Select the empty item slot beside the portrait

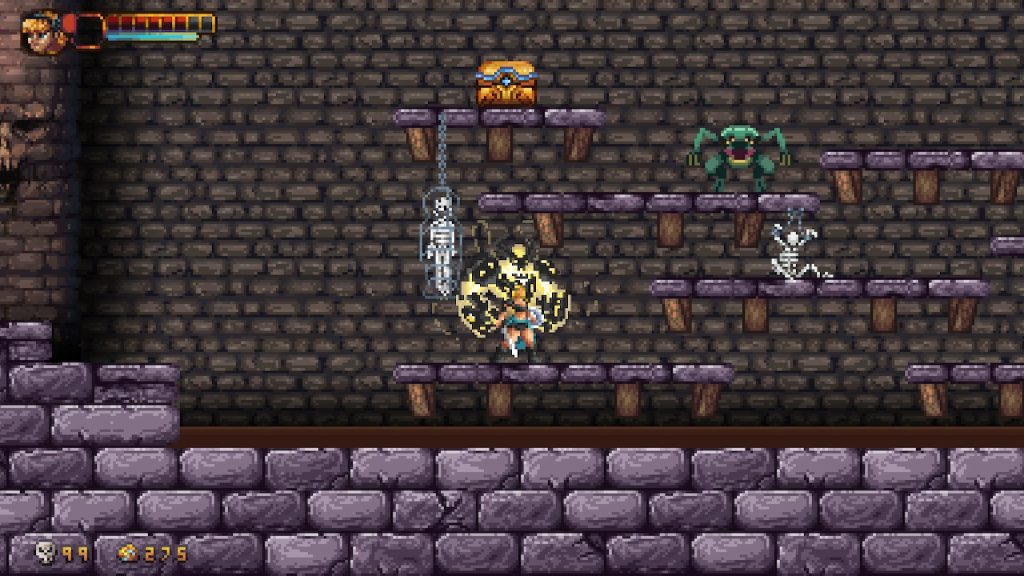tap(88, 30)
